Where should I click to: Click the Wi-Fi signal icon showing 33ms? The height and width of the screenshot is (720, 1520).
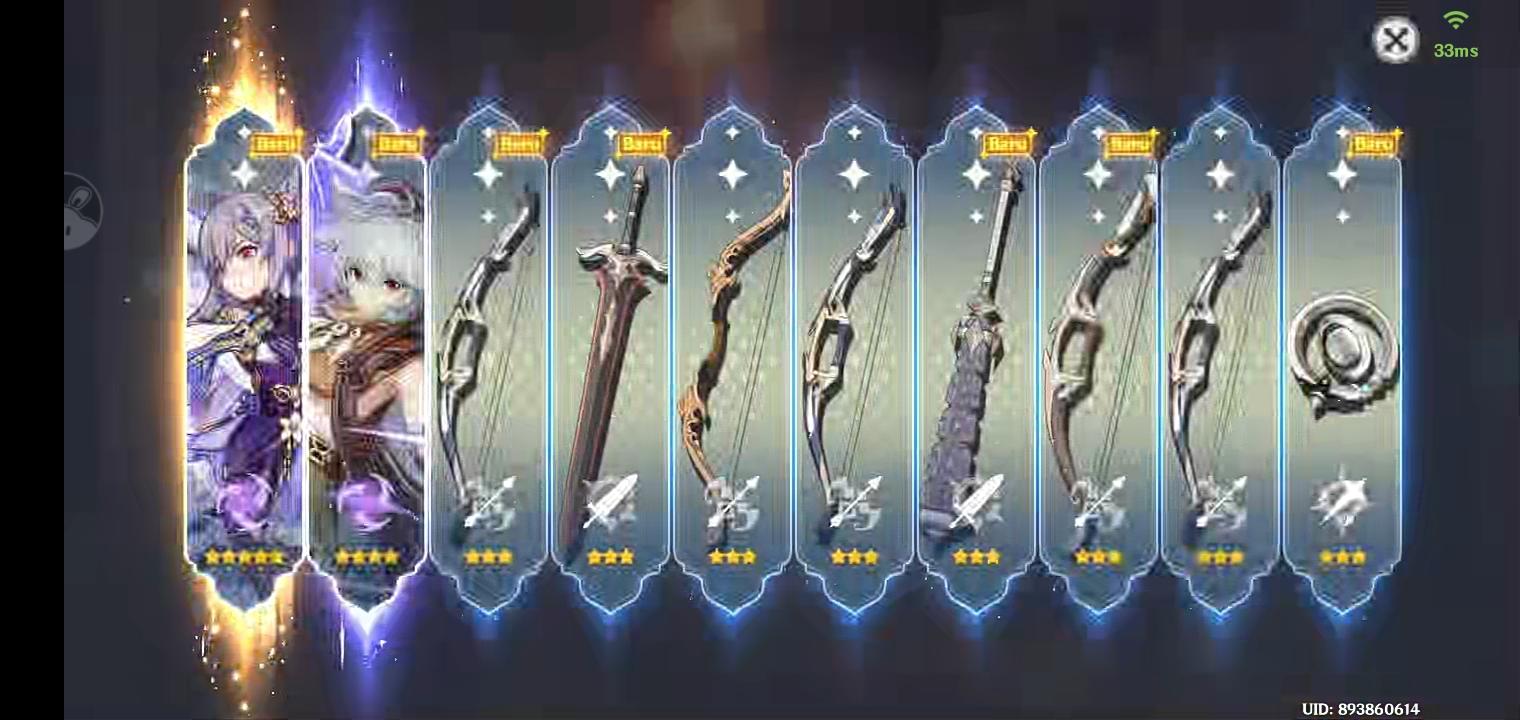[1455, 18]
